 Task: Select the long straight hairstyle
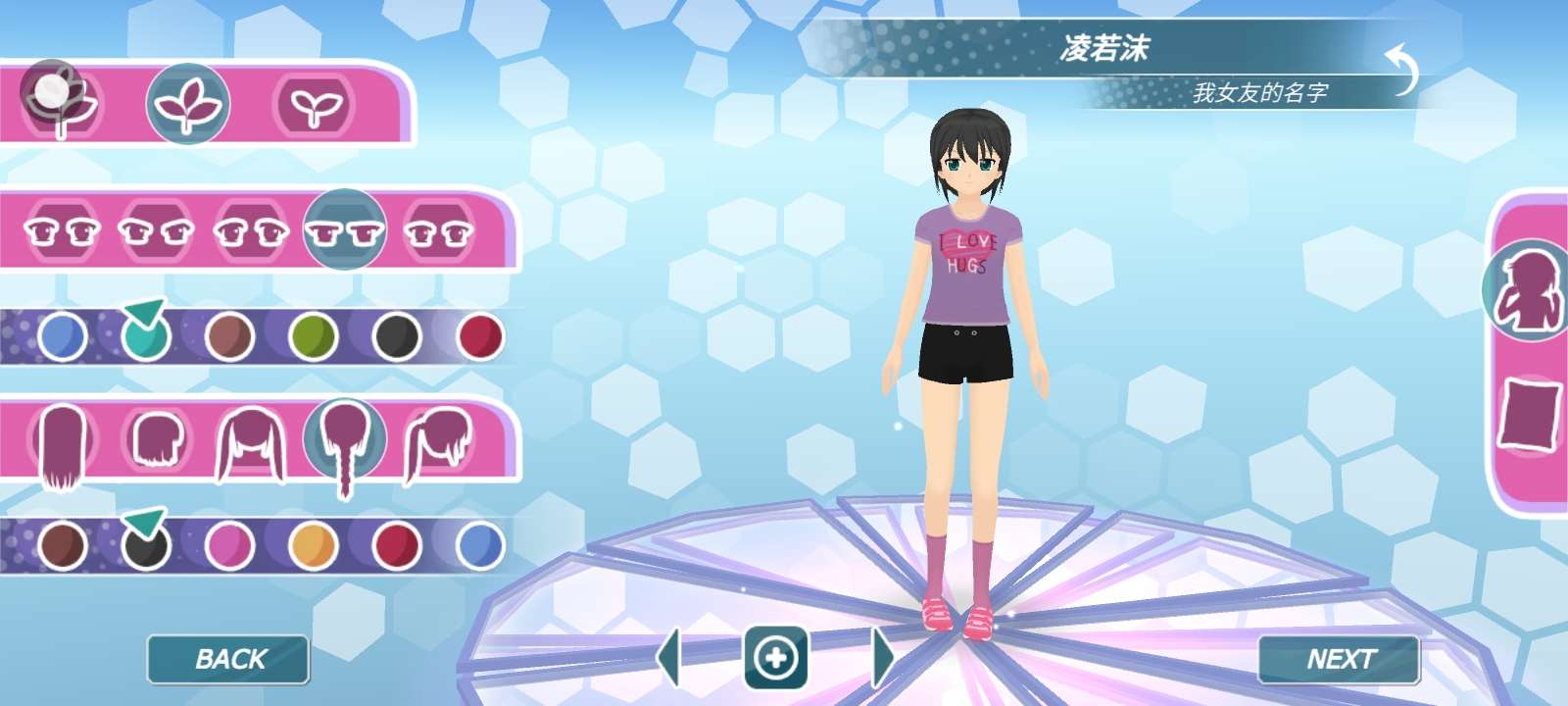pyautogui.click(x=63, y=444)
